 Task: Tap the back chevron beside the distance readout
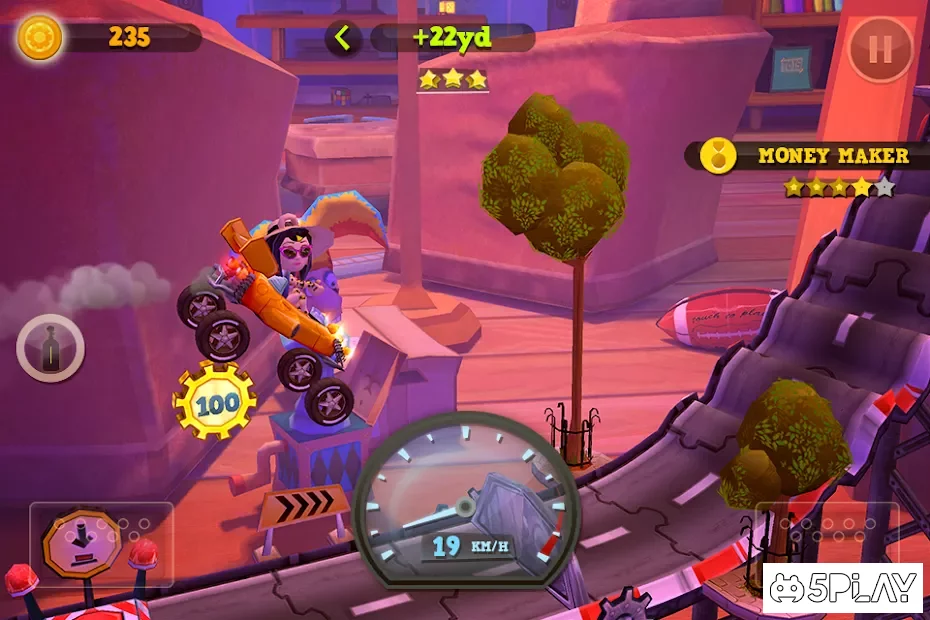click(x=343, y=39)
